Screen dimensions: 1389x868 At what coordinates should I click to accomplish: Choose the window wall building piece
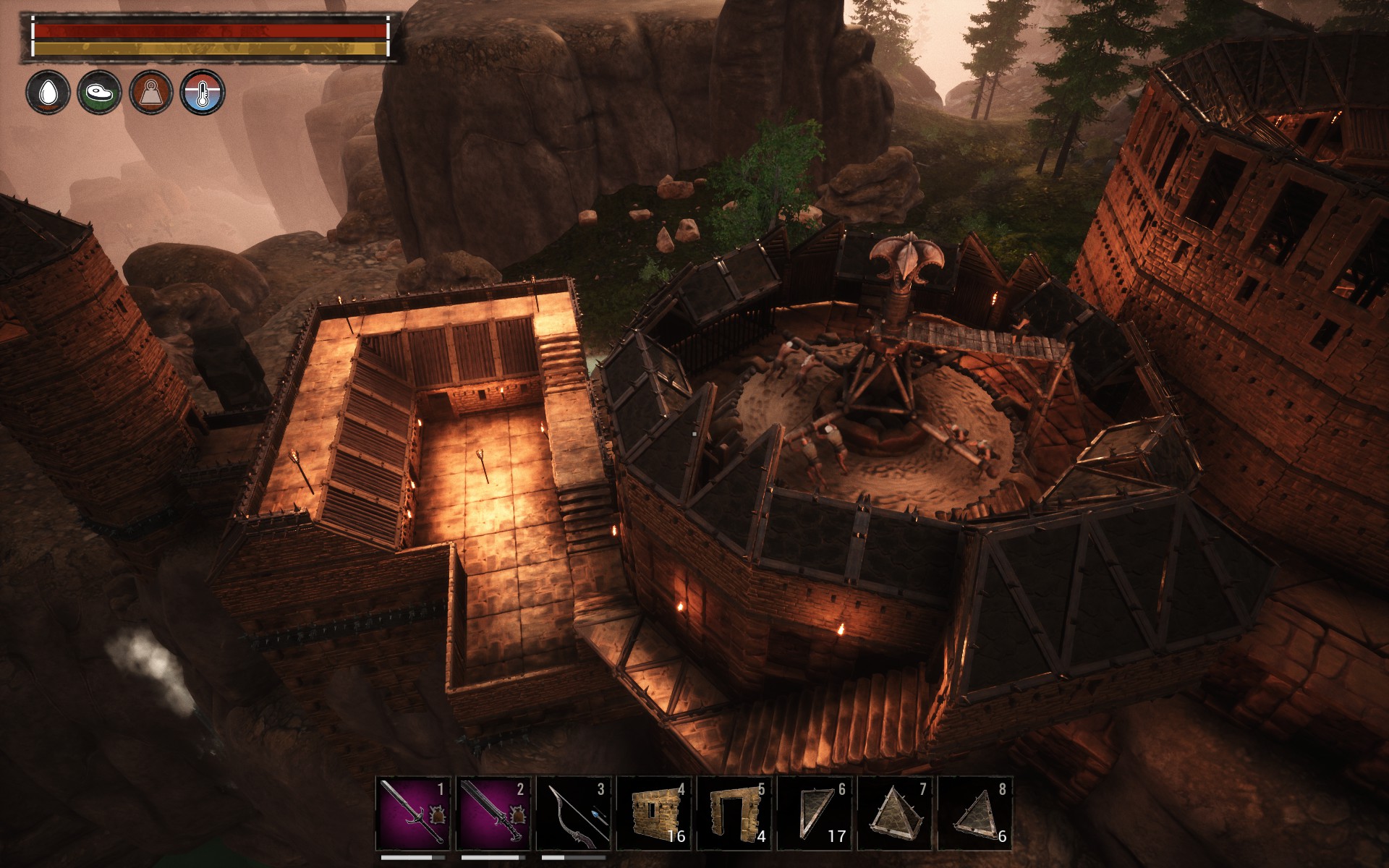653,813
